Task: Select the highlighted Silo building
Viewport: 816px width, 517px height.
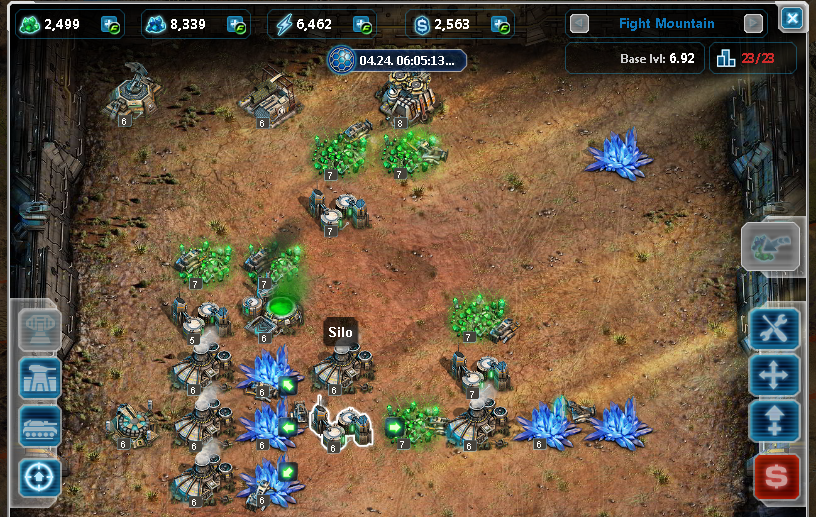Action: (x=340, y=424)
